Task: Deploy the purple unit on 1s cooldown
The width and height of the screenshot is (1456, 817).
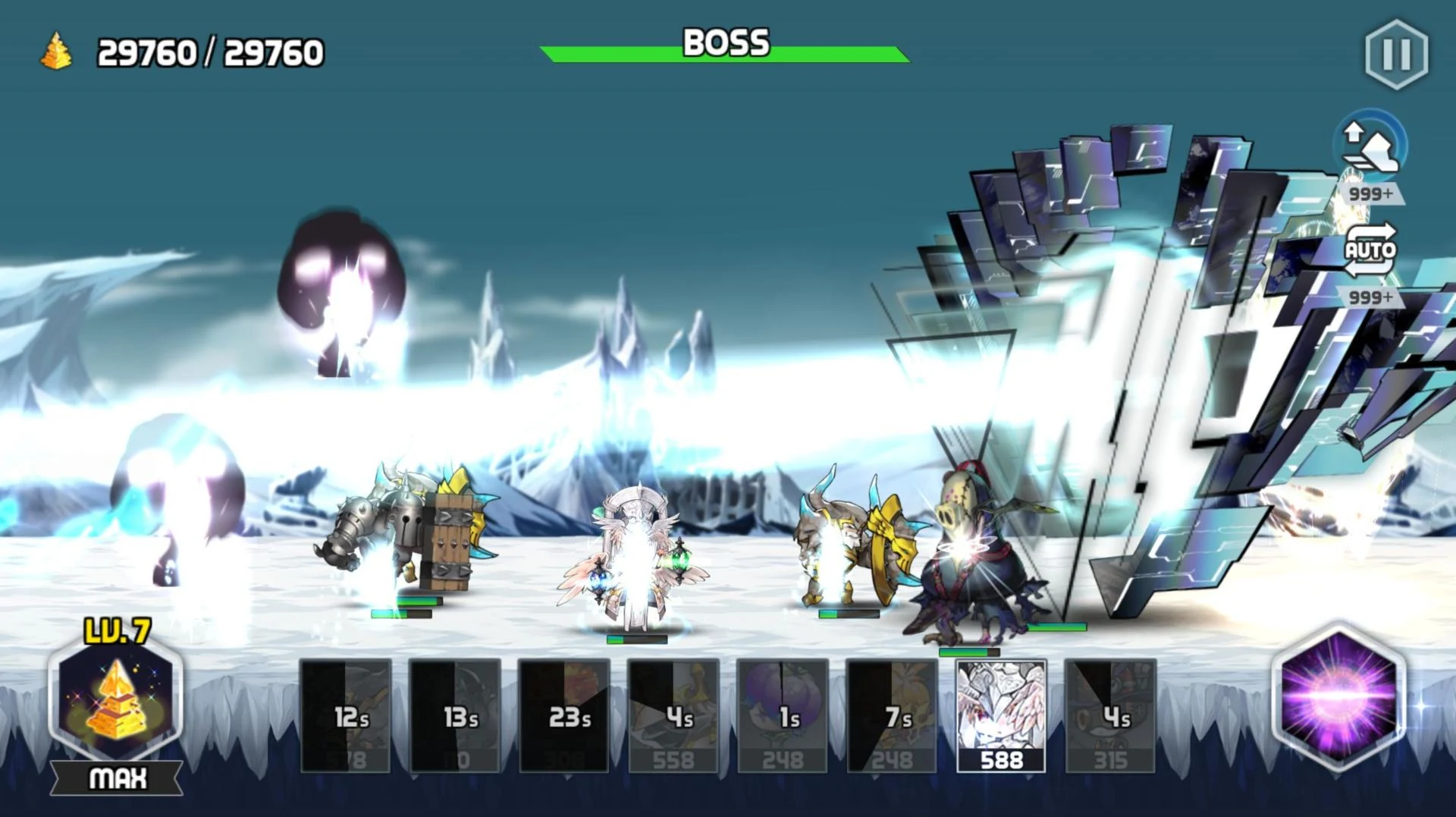Action: [x=783, y=716]
